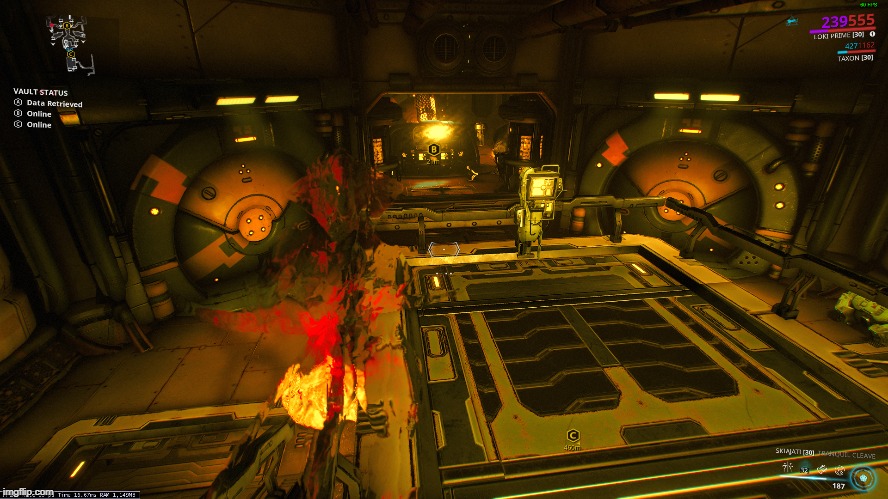888x499 pixels.
Task: Open the imgflip.com watermark link
Action: coord(26,492)
